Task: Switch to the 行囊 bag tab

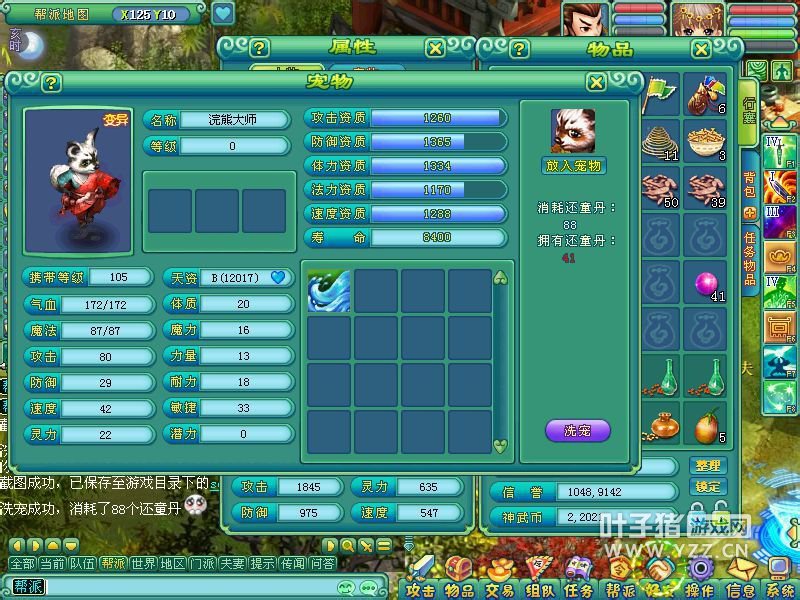Action: tap(750, 112)
